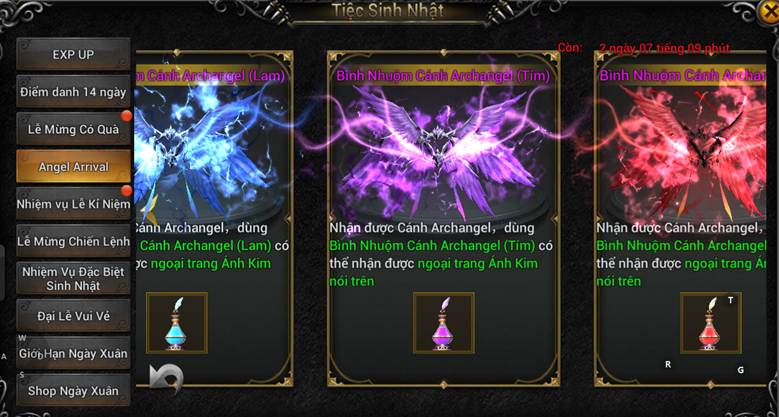
Task: Open Nhiệm Vụ Đặc Biệt Sinh Nhật tab
Action: tap(73, 278)
